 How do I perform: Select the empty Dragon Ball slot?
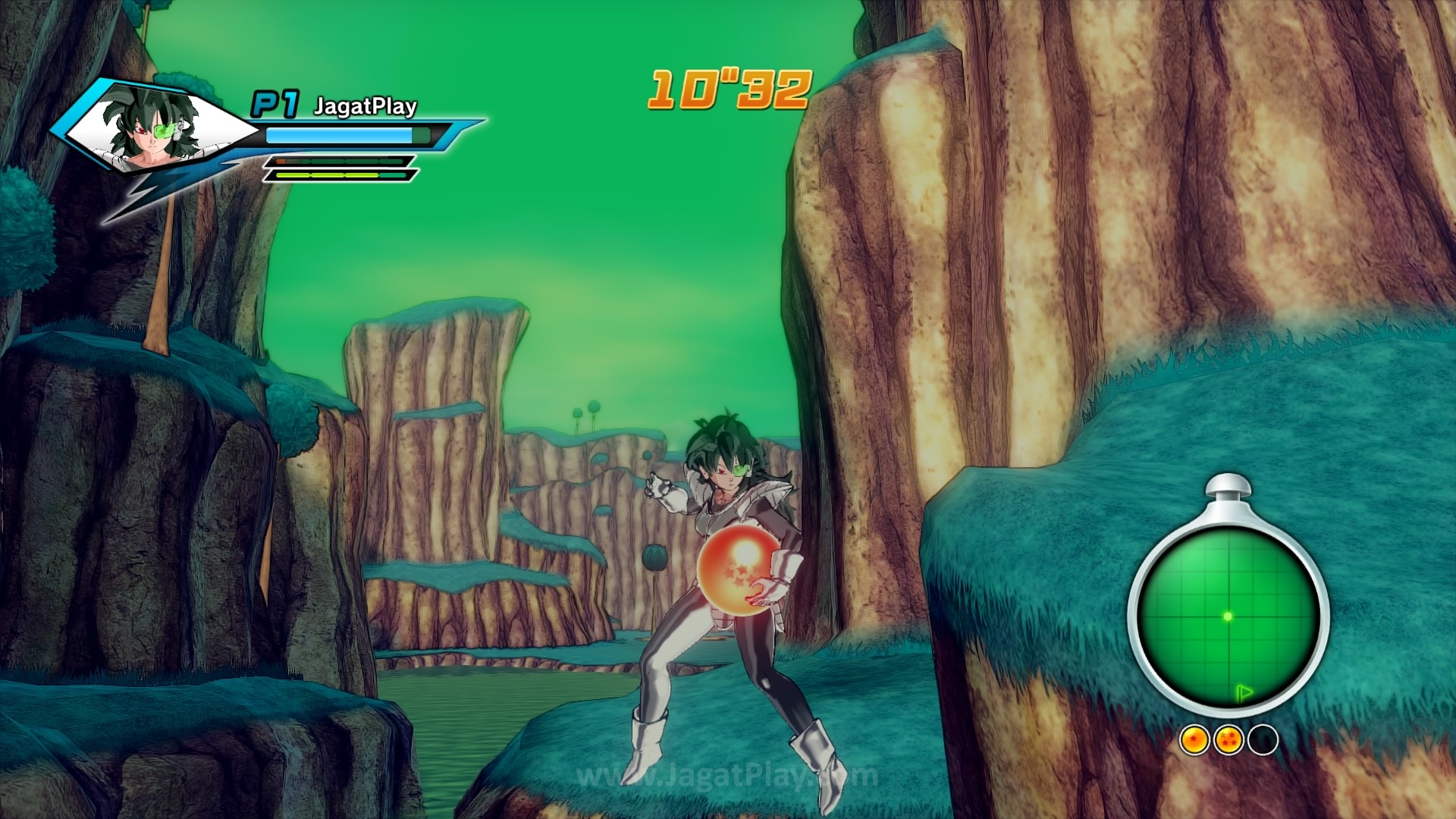click(x=1263, y=739)
